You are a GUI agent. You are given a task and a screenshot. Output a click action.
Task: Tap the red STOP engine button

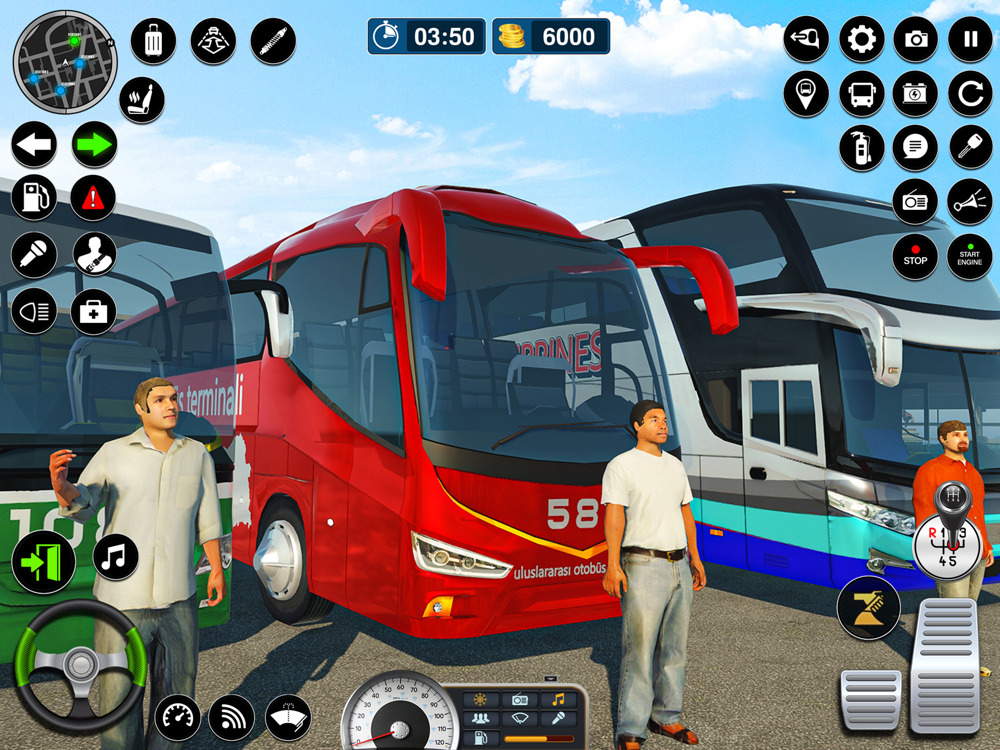click(915, 257)
